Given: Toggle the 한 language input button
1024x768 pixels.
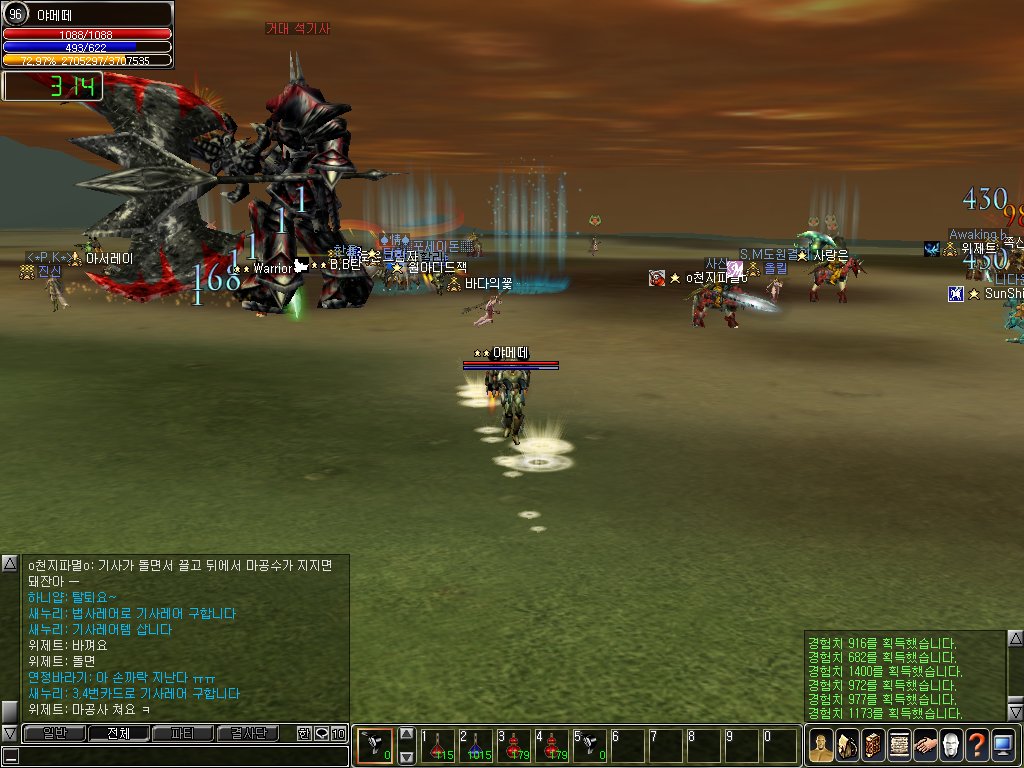Looking at the screenshot, I should (304, 734).
